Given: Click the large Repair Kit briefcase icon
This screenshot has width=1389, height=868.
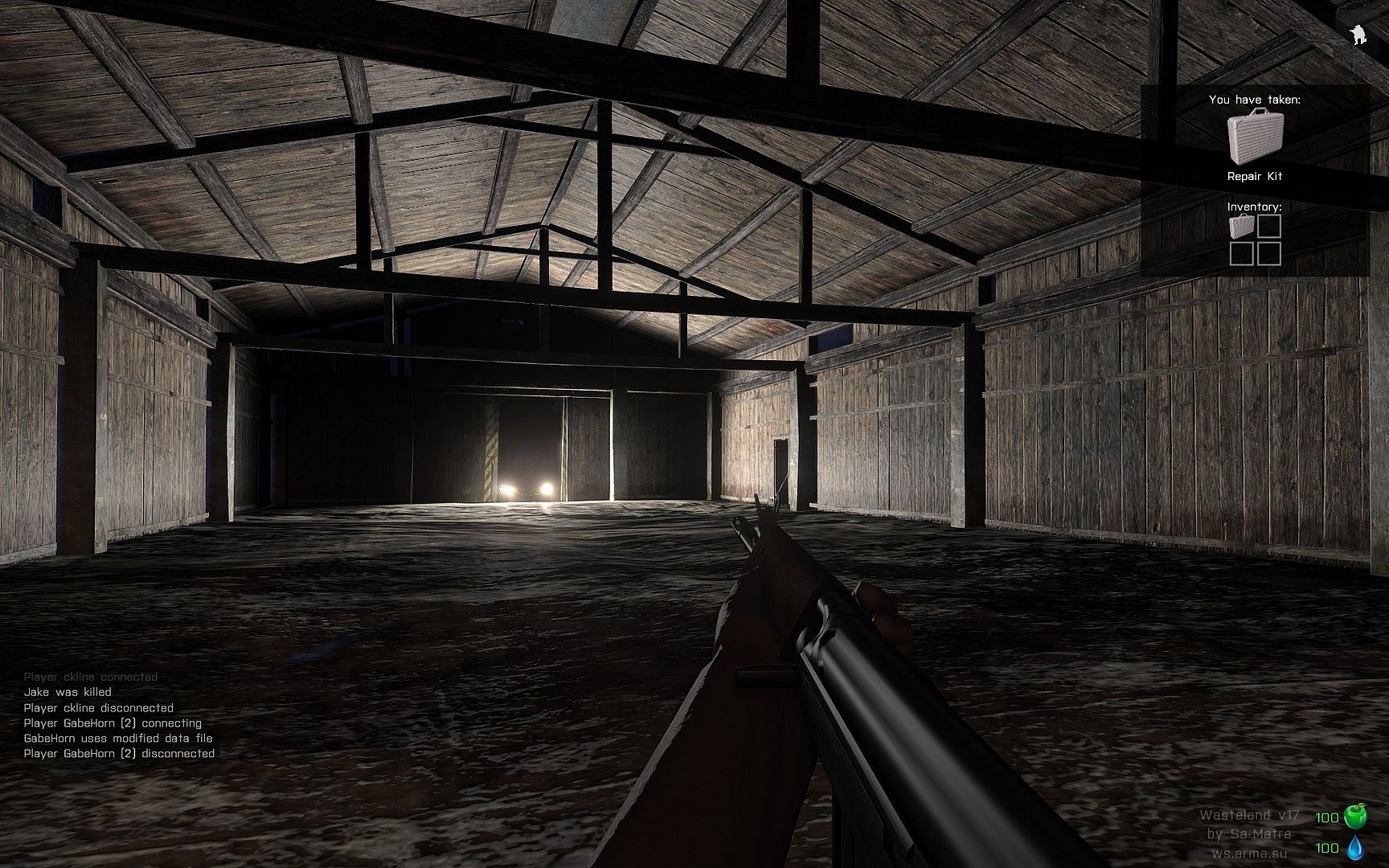Looking at the screenshot, I should point(1255,137).
